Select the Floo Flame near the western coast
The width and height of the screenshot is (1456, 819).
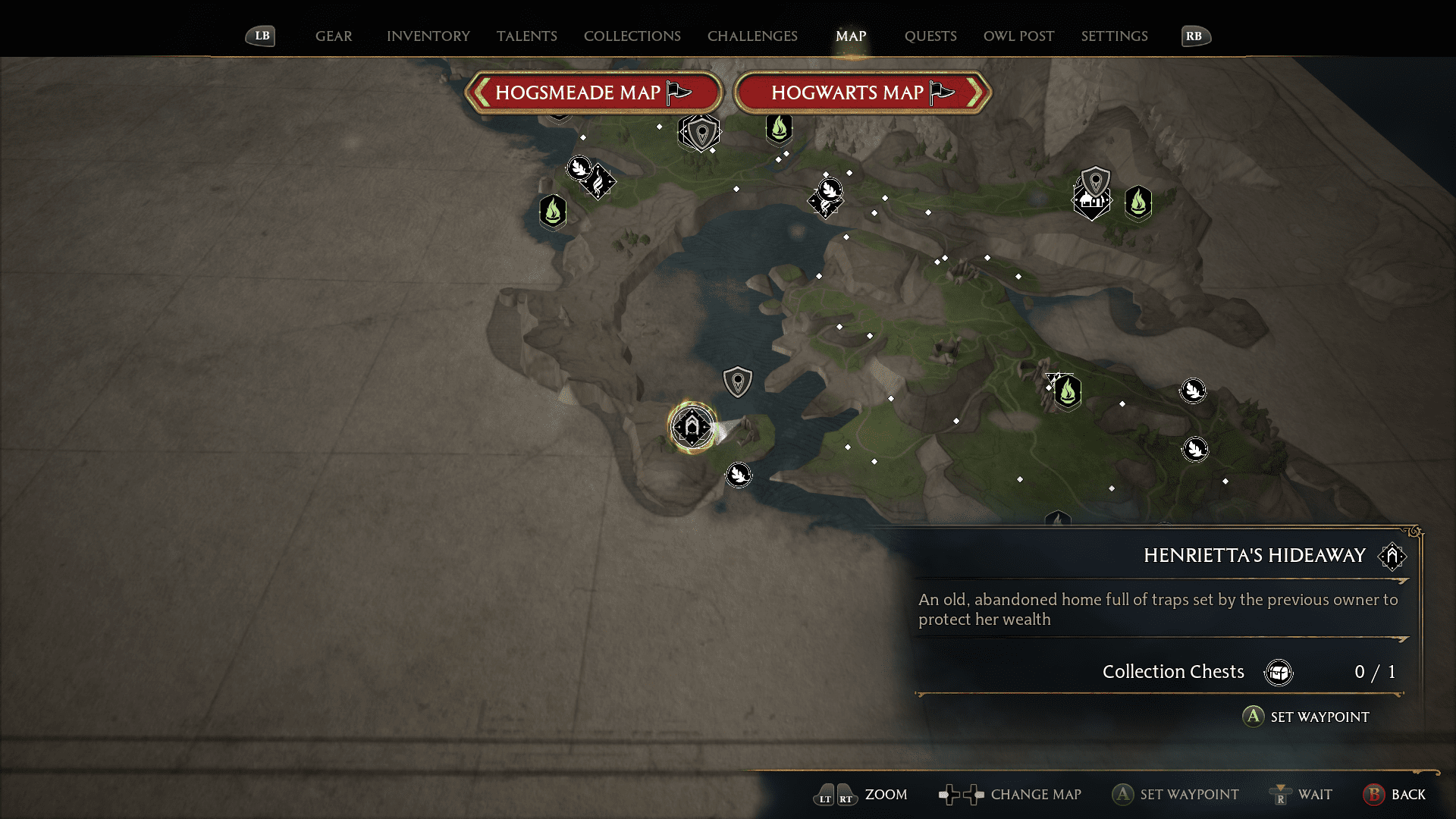(553, 212)
